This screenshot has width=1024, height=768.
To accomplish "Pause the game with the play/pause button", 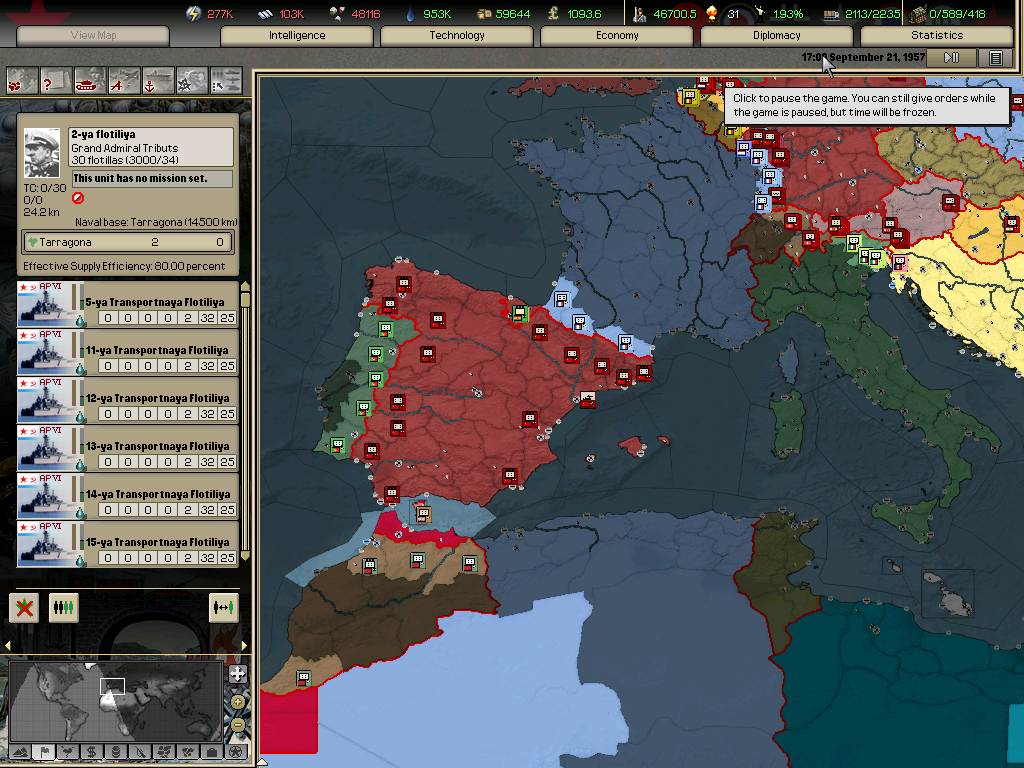I will [x=951, y=58].
